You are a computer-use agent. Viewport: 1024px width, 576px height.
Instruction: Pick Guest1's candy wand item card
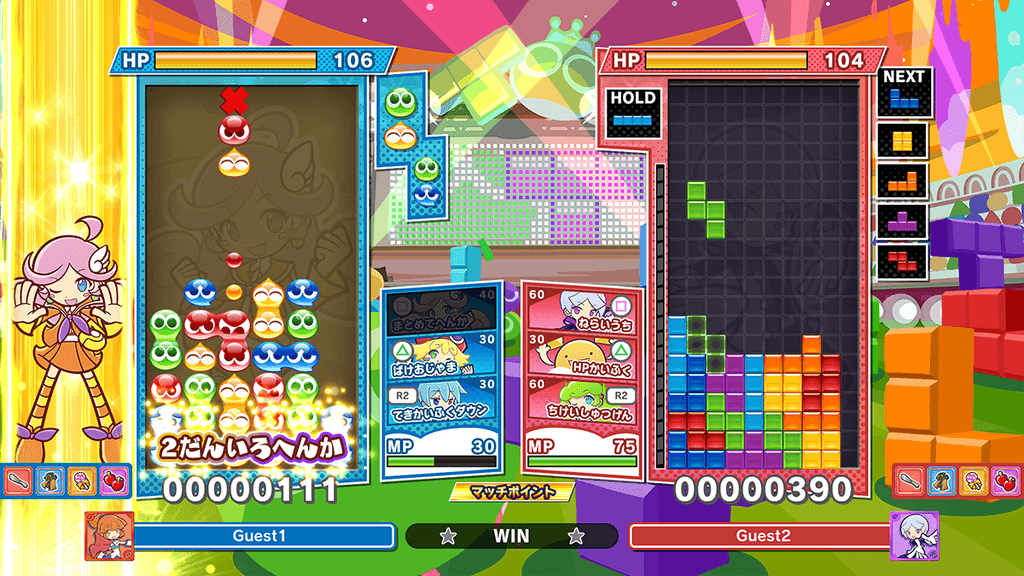[x=82, y=481]
